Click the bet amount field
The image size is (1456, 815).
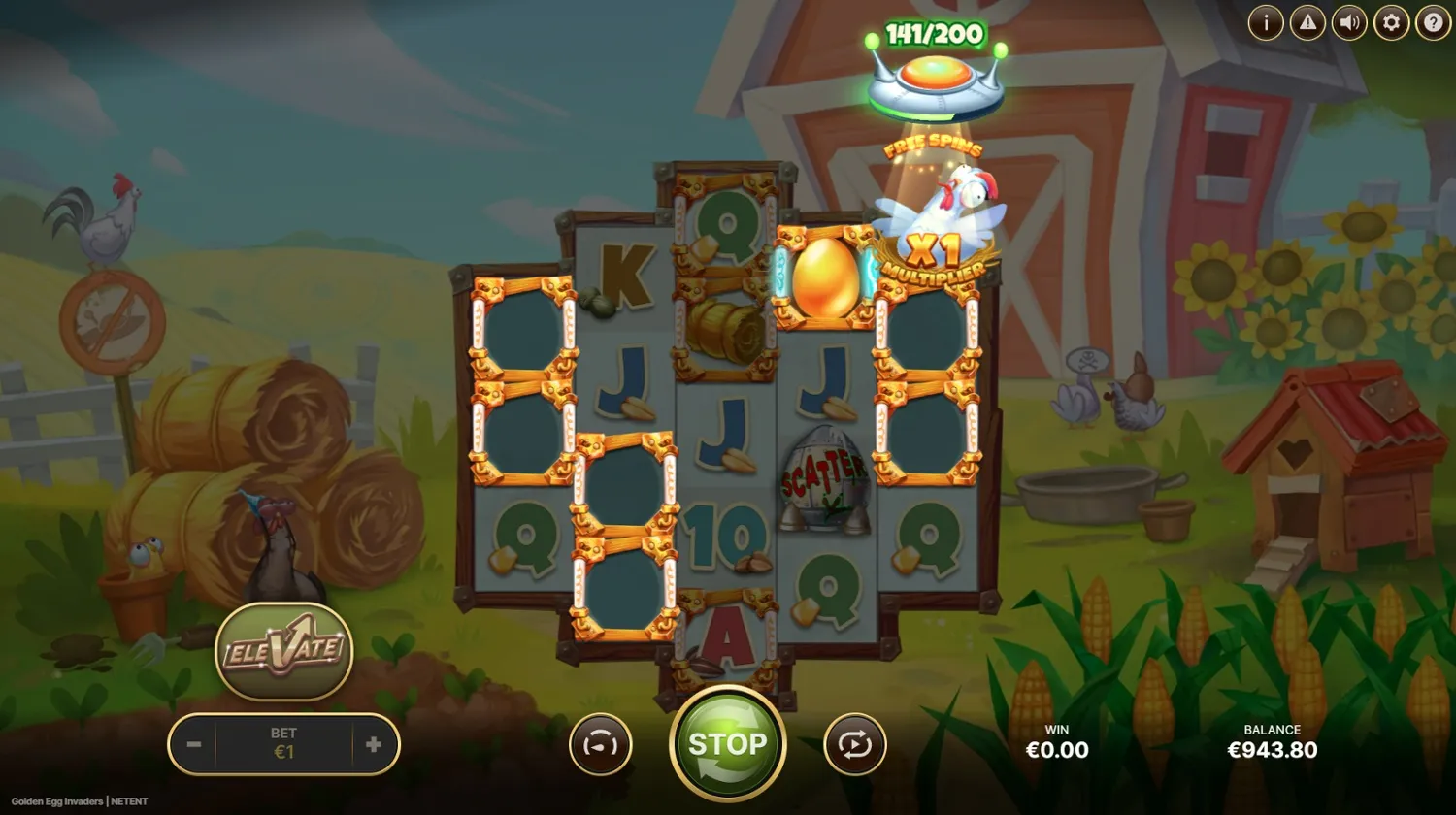[283, 743]
